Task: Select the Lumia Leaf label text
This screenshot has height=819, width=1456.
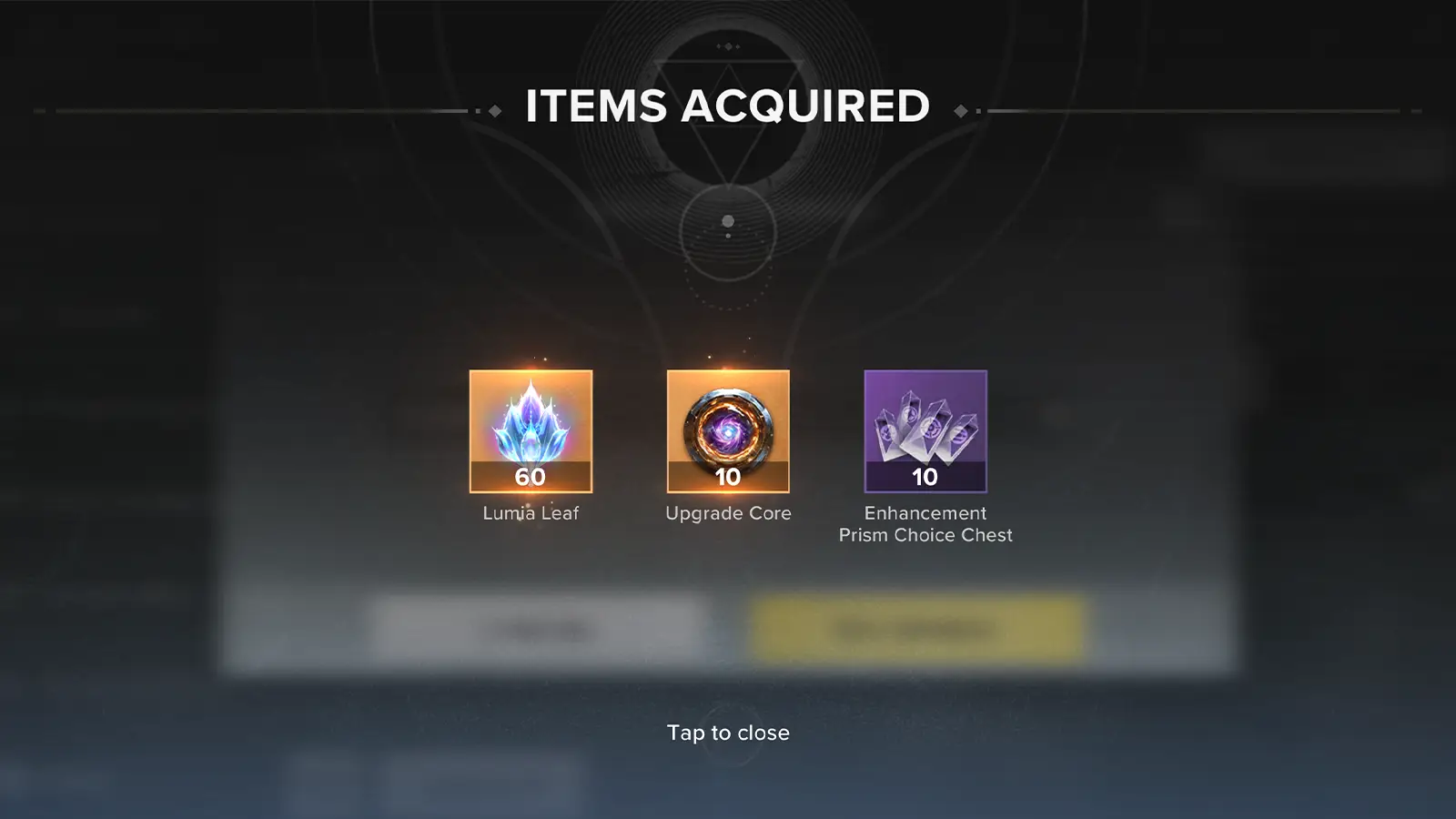Action: point(530,512)
